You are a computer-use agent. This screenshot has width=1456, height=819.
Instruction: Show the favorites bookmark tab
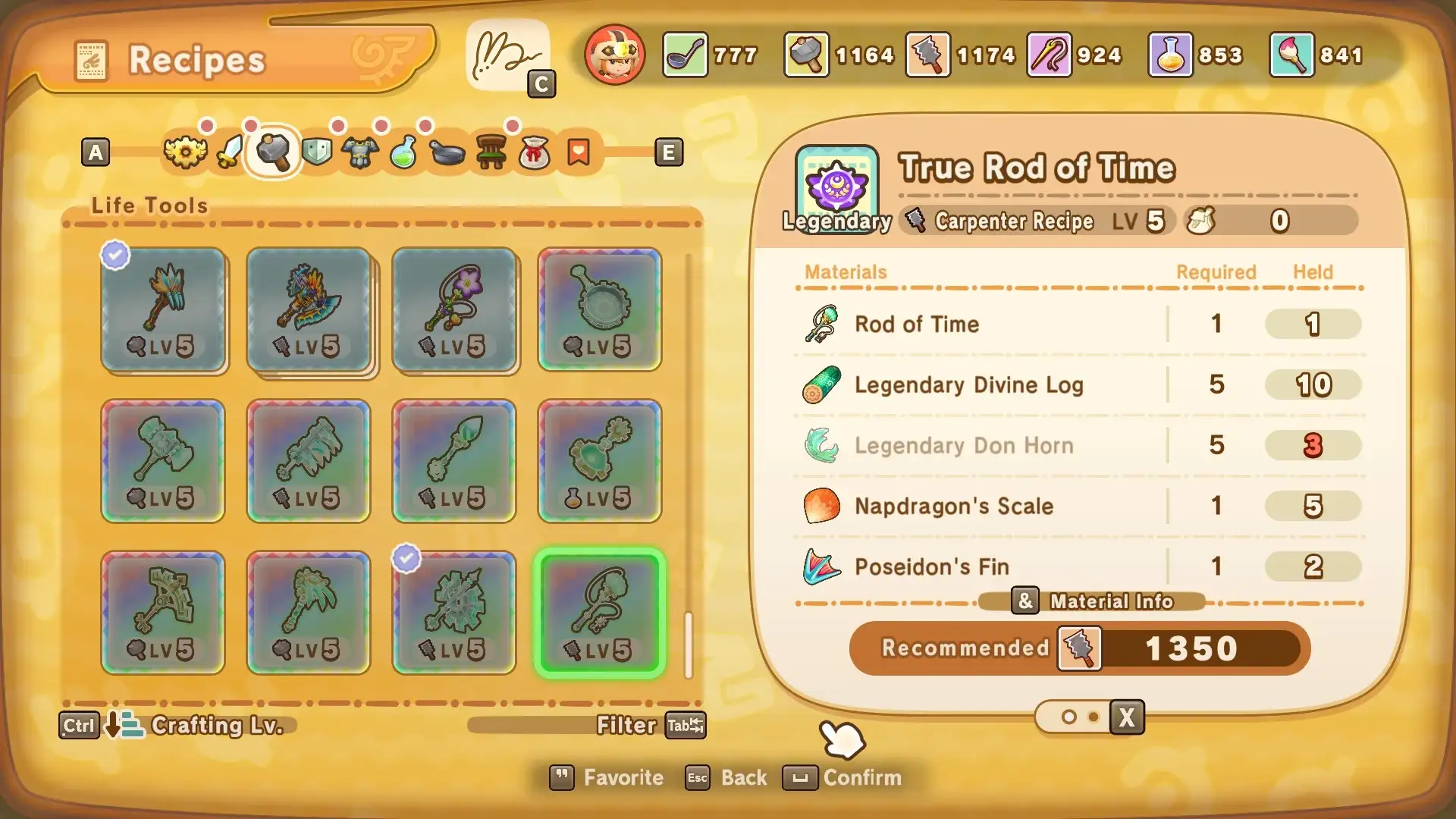coord(579,152)
